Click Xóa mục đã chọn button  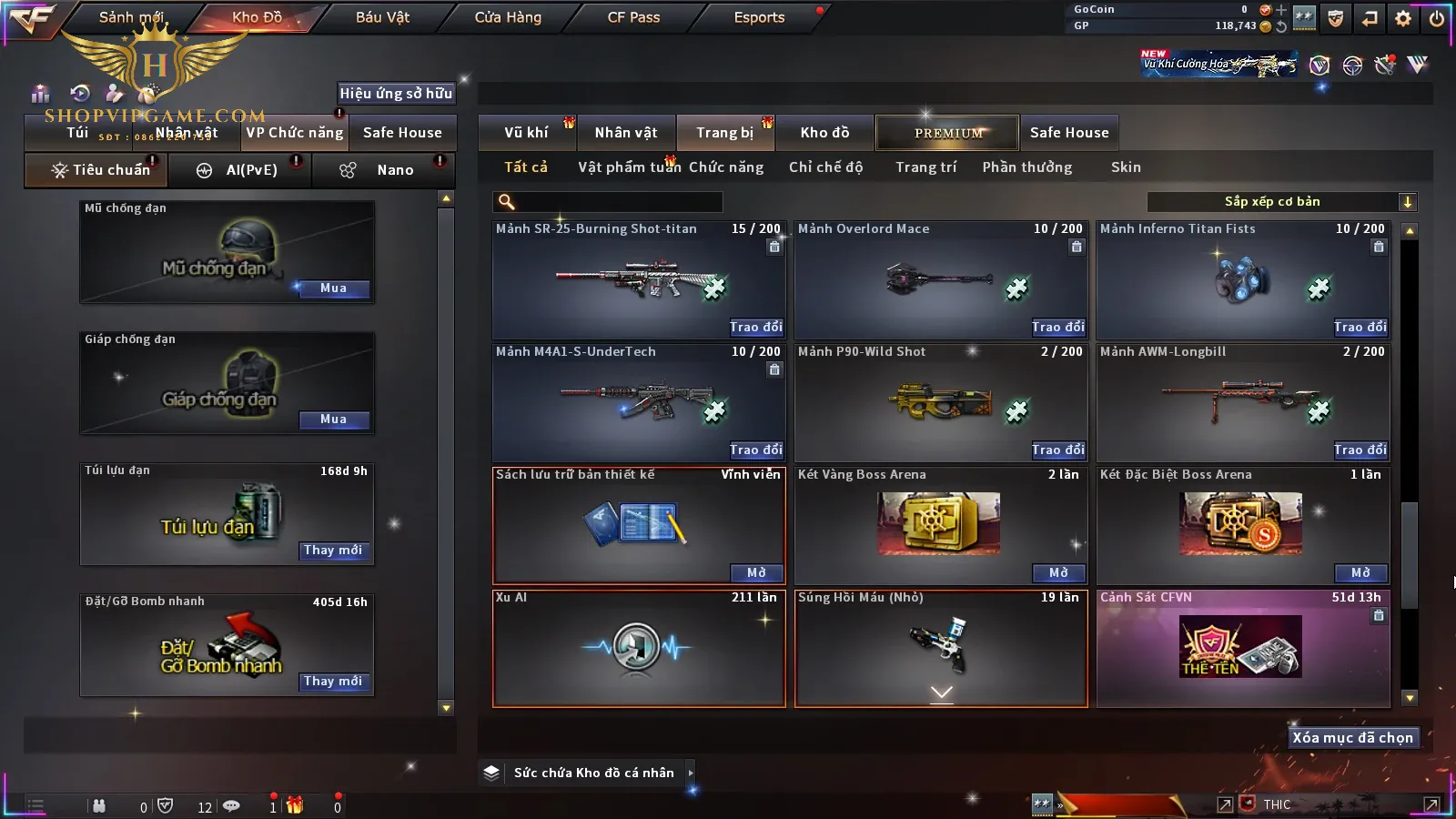pyautogui.click(x=1352, y=738)
